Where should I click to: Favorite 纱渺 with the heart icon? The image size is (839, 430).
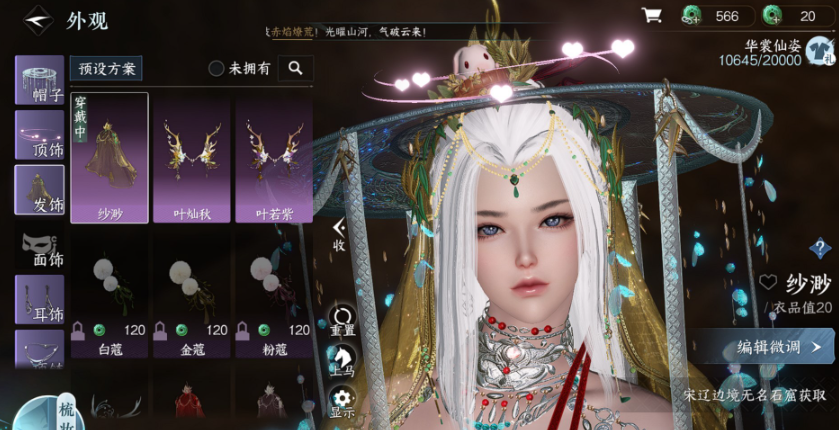[x=768, y=283]
